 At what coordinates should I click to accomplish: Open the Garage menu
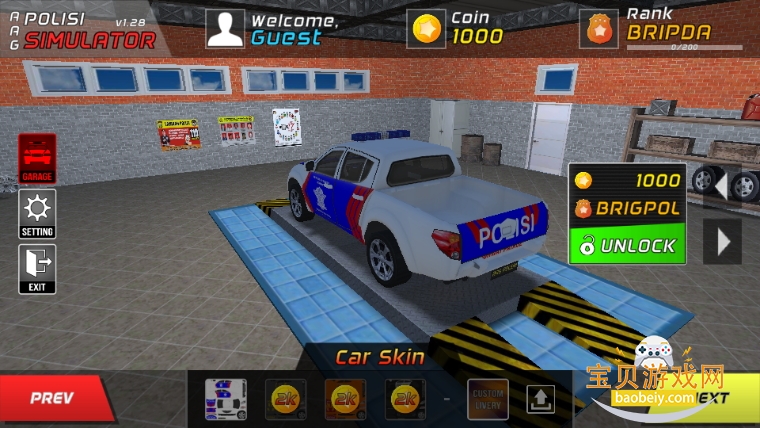[38, 159]
